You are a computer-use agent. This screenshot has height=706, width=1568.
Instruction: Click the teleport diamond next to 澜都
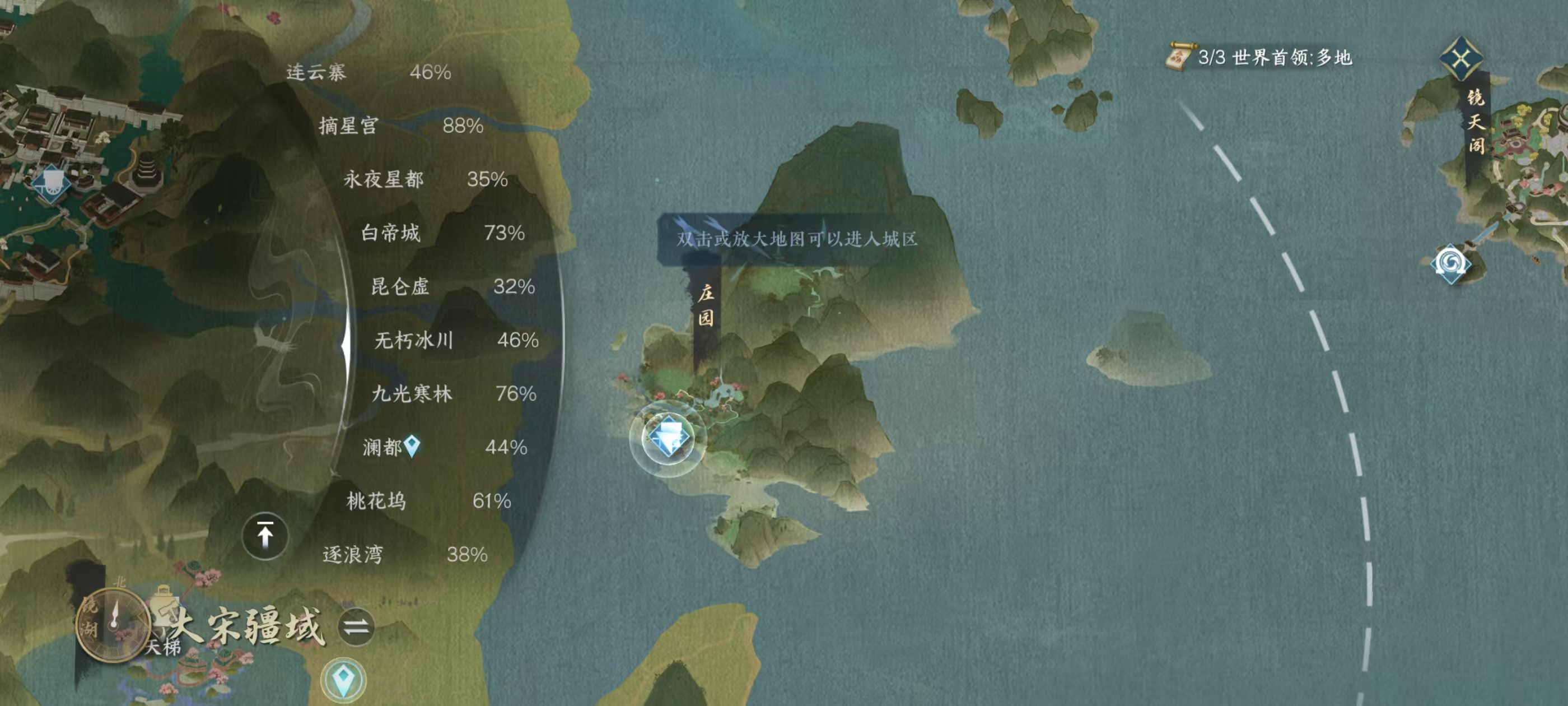(412, 447)
